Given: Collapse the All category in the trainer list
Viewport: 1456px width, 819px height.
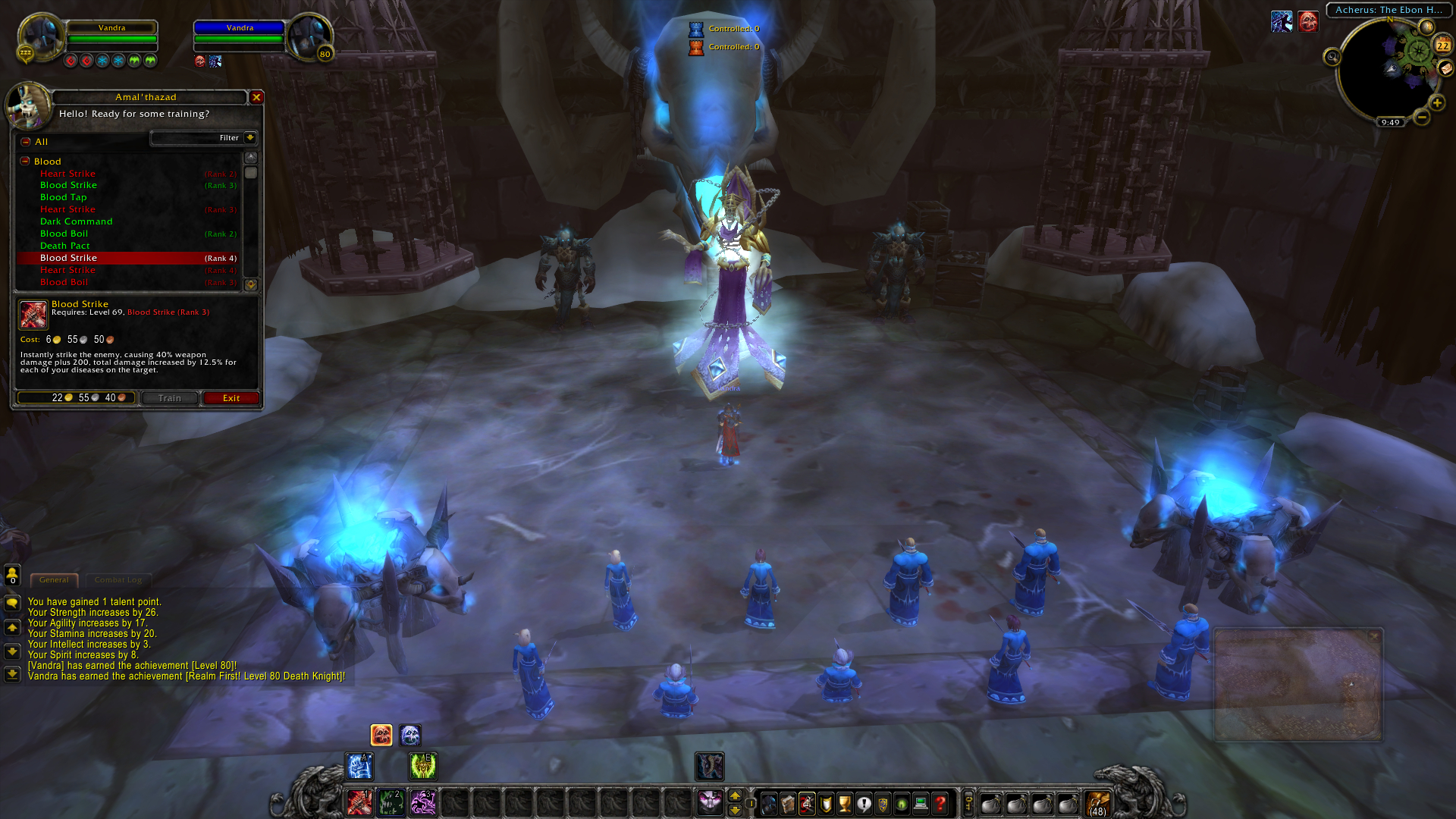Looking at the screenshot, I should pos(25,142).
